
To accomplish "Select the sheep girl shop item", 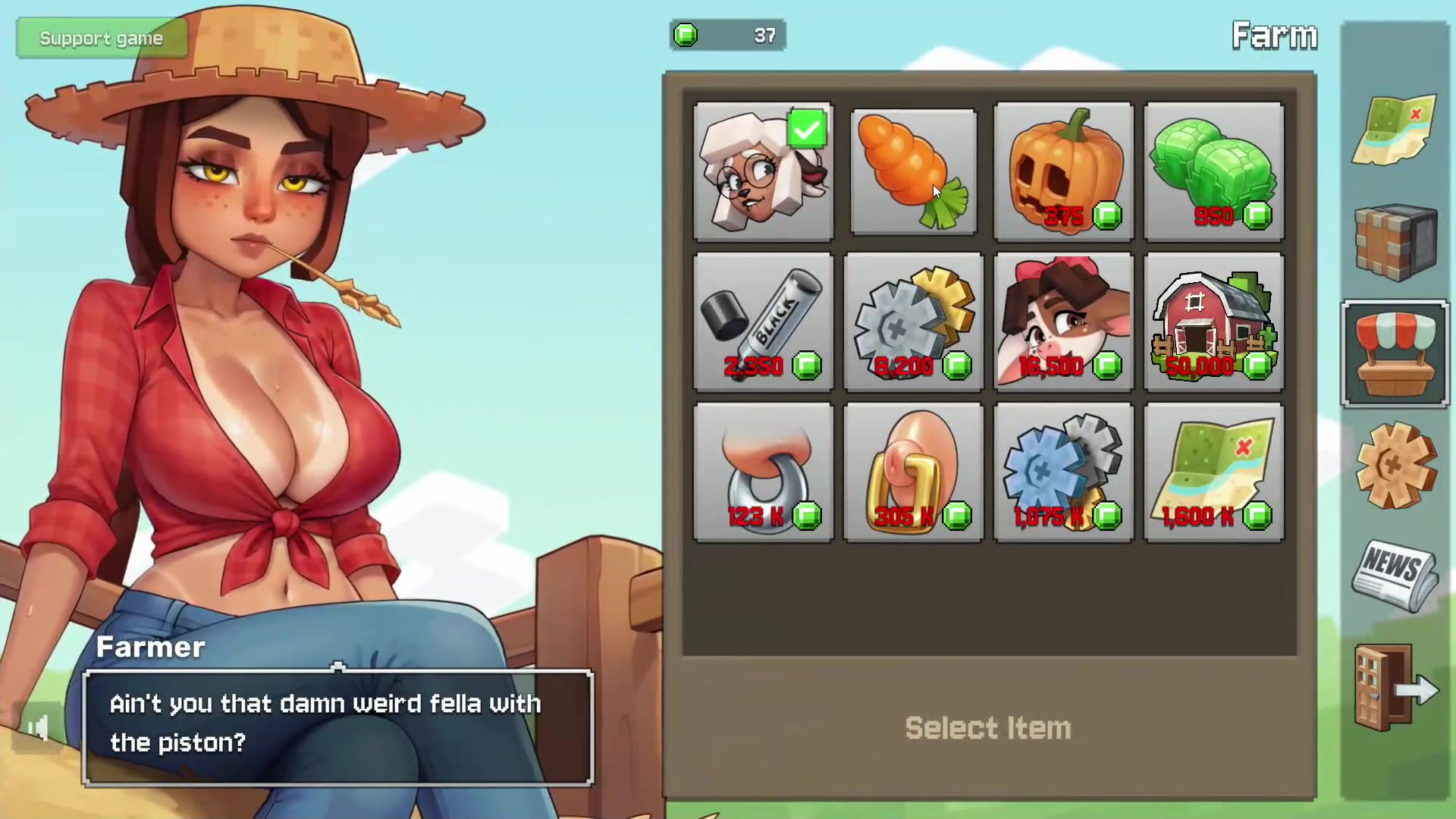I will click(x=763, y=172).
